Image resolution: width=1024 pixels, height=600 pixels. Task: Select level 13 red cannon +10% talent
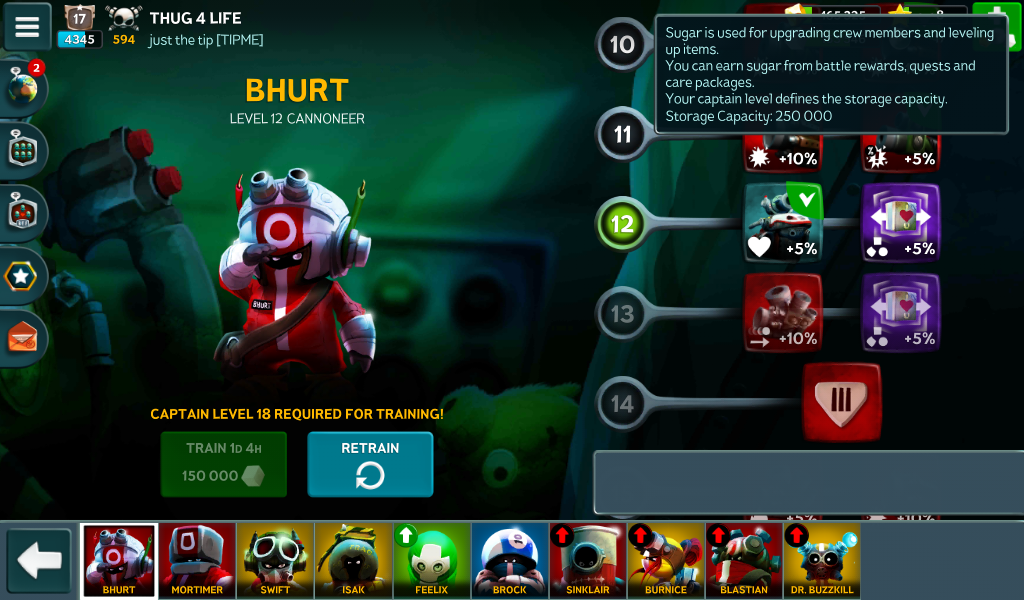click(783, 313)
